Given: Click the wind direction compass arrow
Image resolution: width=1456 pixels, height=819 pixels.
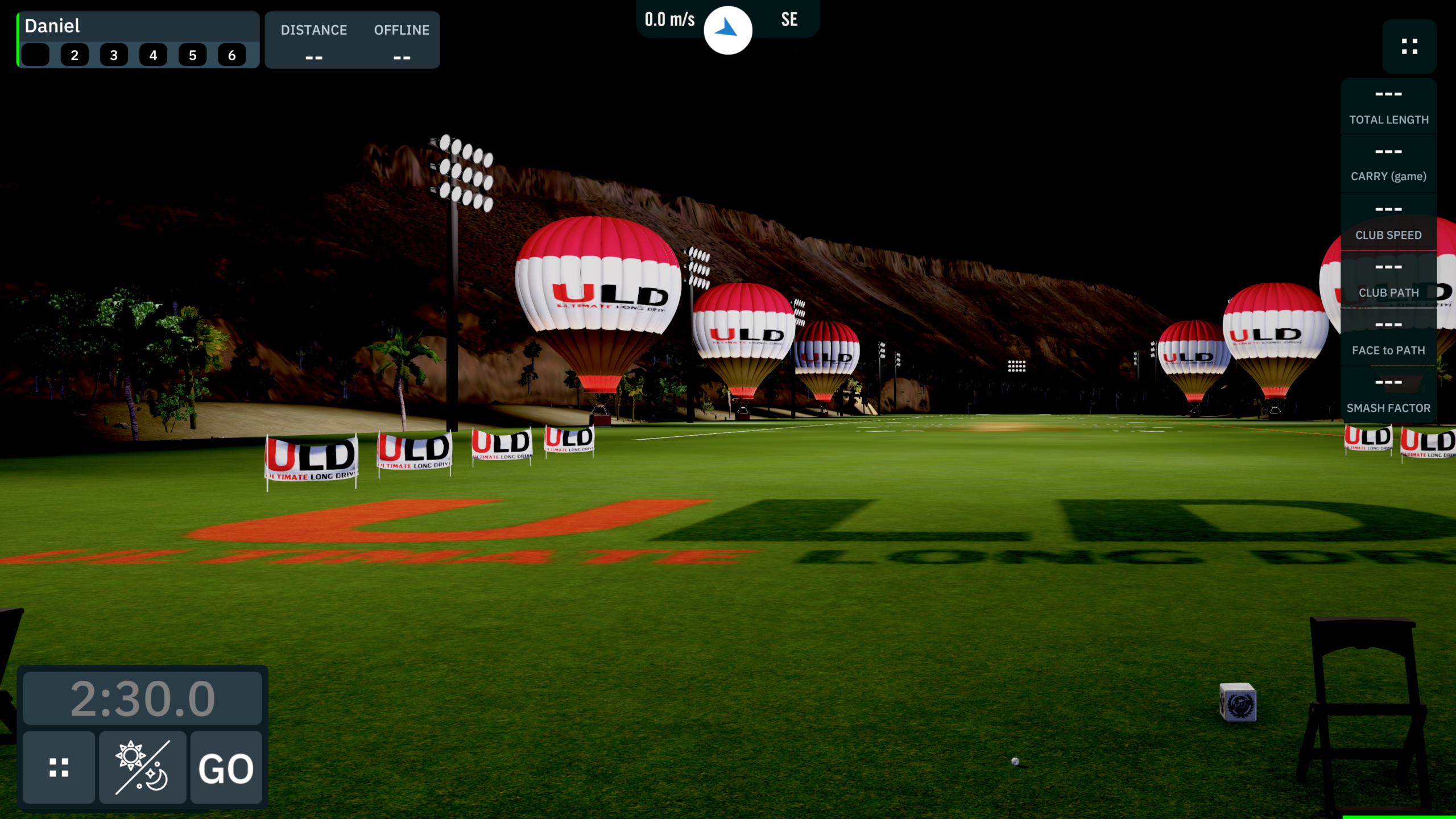Looking at the screenshot, I should click(x=727, y=30).
